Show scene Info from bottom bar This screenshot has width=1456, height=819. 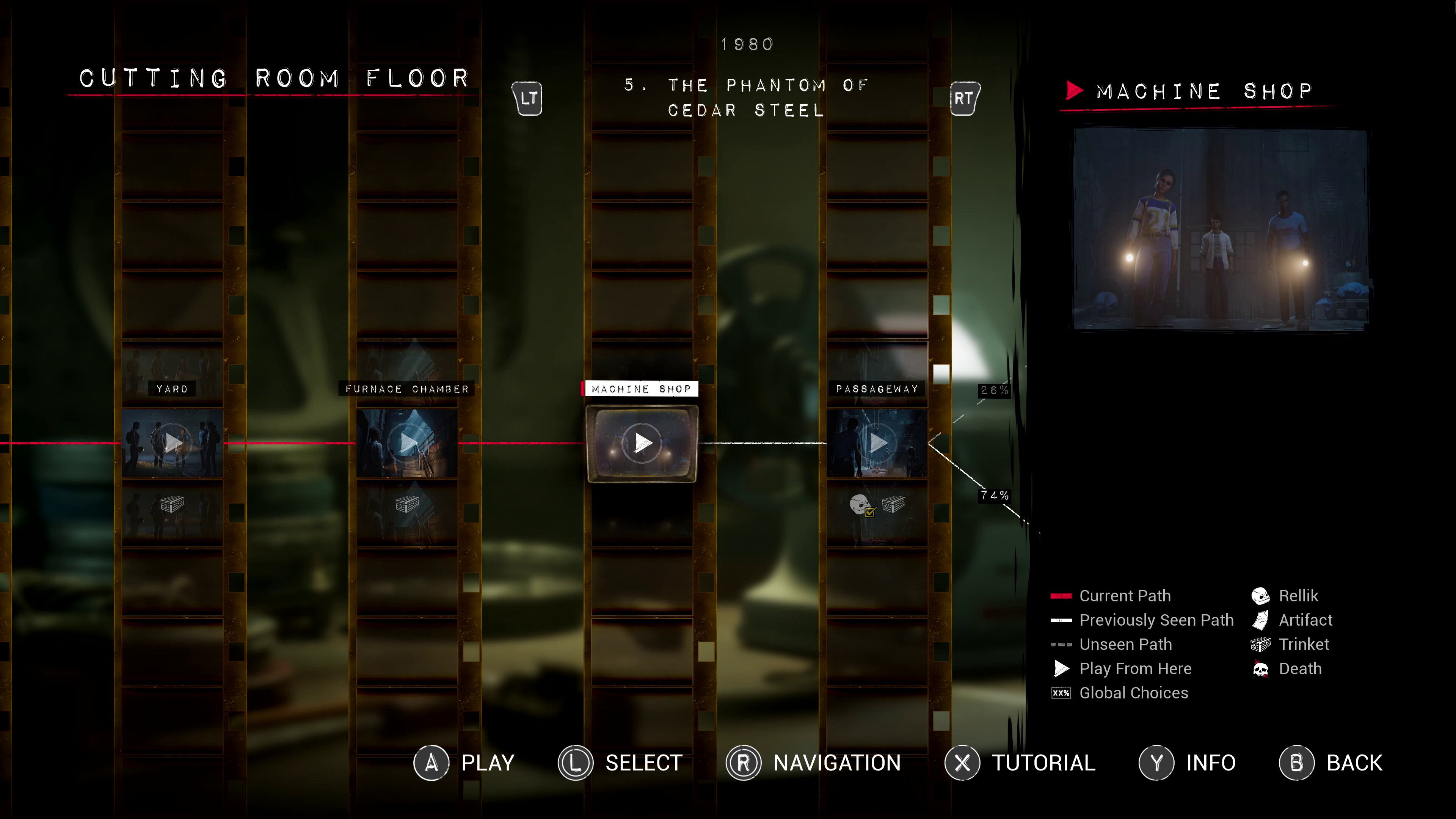(1188, 763)
